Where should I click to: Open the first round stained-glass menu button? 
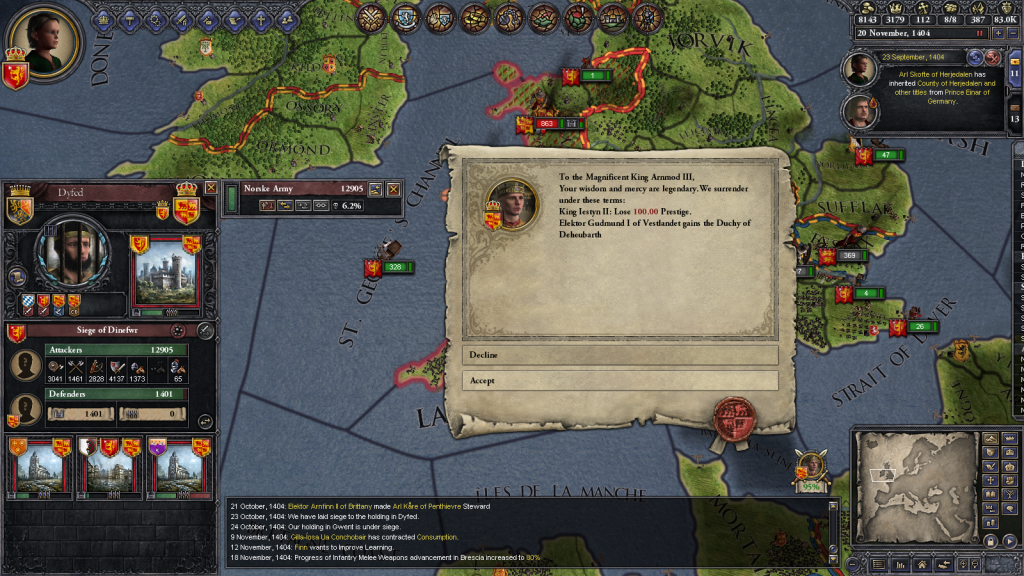point(371,17)
